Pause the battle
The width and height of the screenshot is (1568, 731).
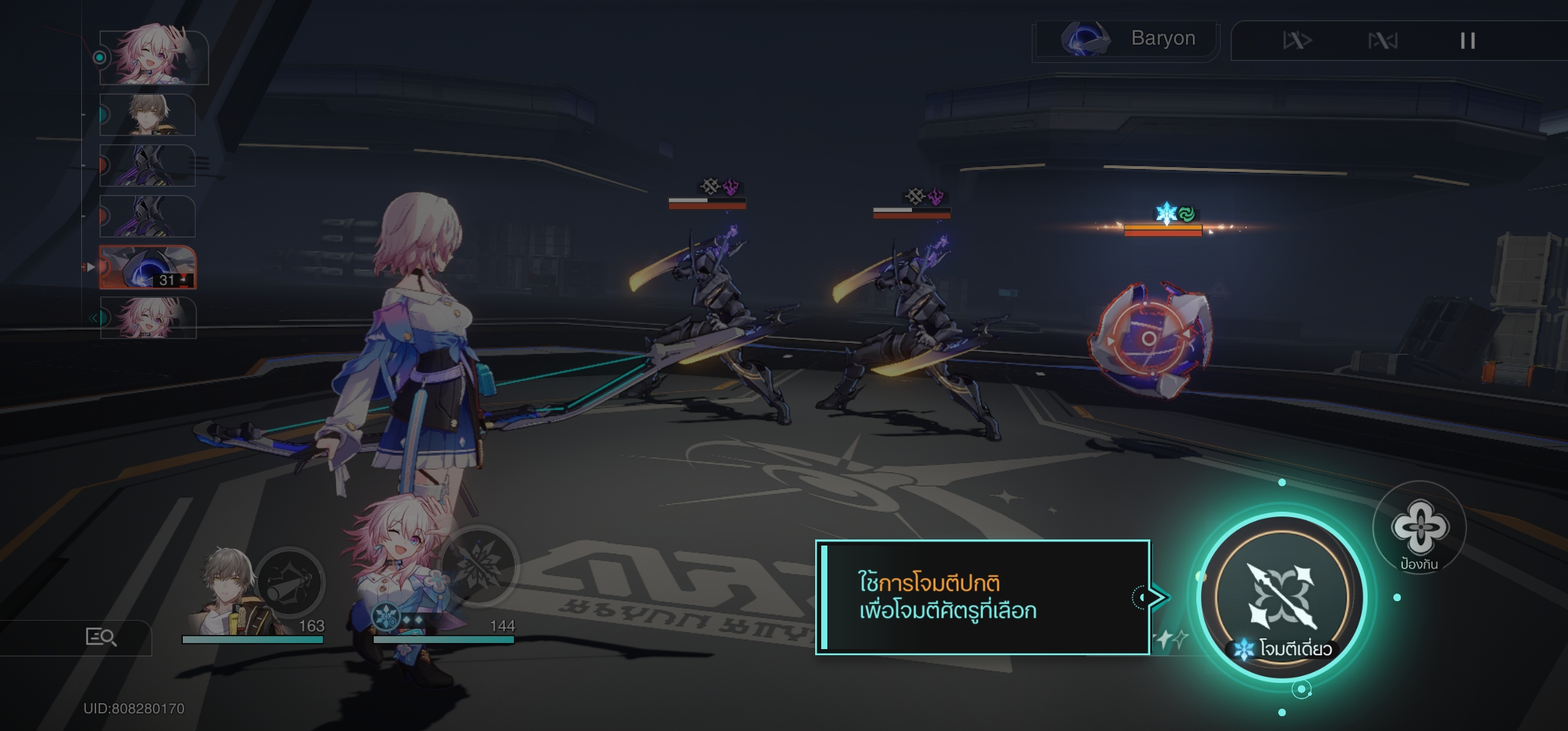coord(1467,41)
